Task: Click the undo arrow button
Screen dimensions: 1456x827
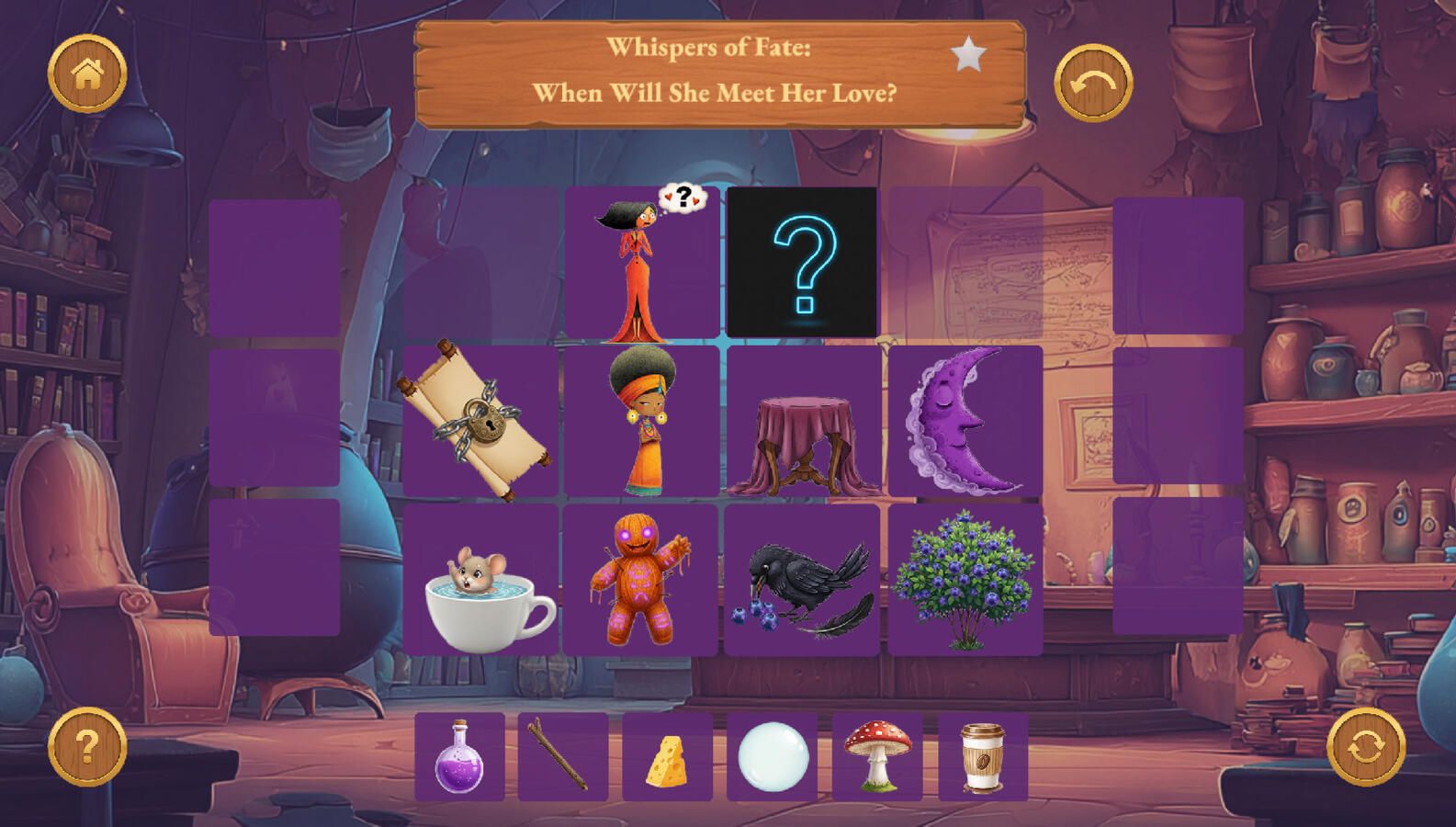Action: [x=1092, y=83]
